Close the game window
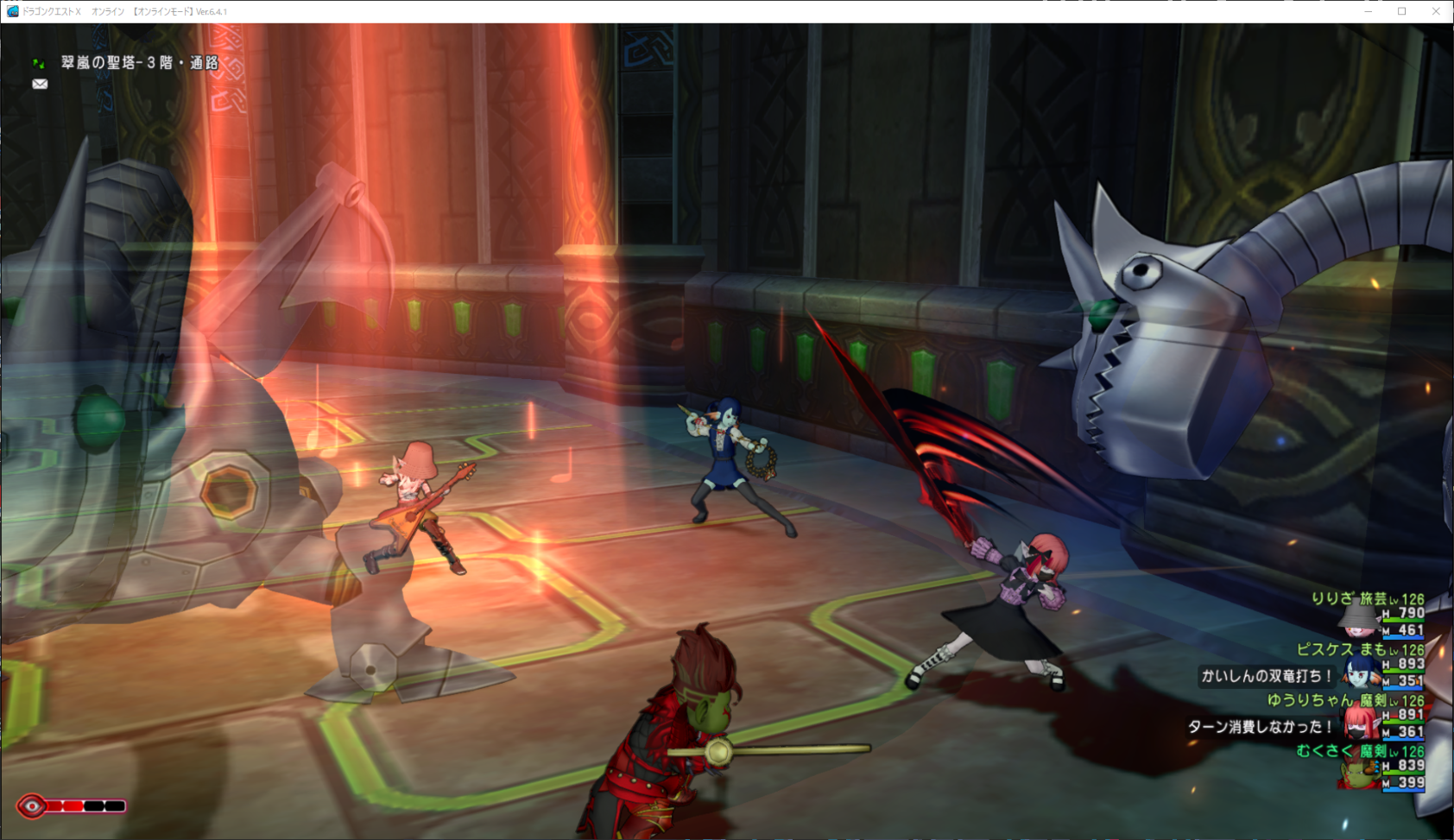The width and height of the screenshot is (1454, 840). 1436,11
